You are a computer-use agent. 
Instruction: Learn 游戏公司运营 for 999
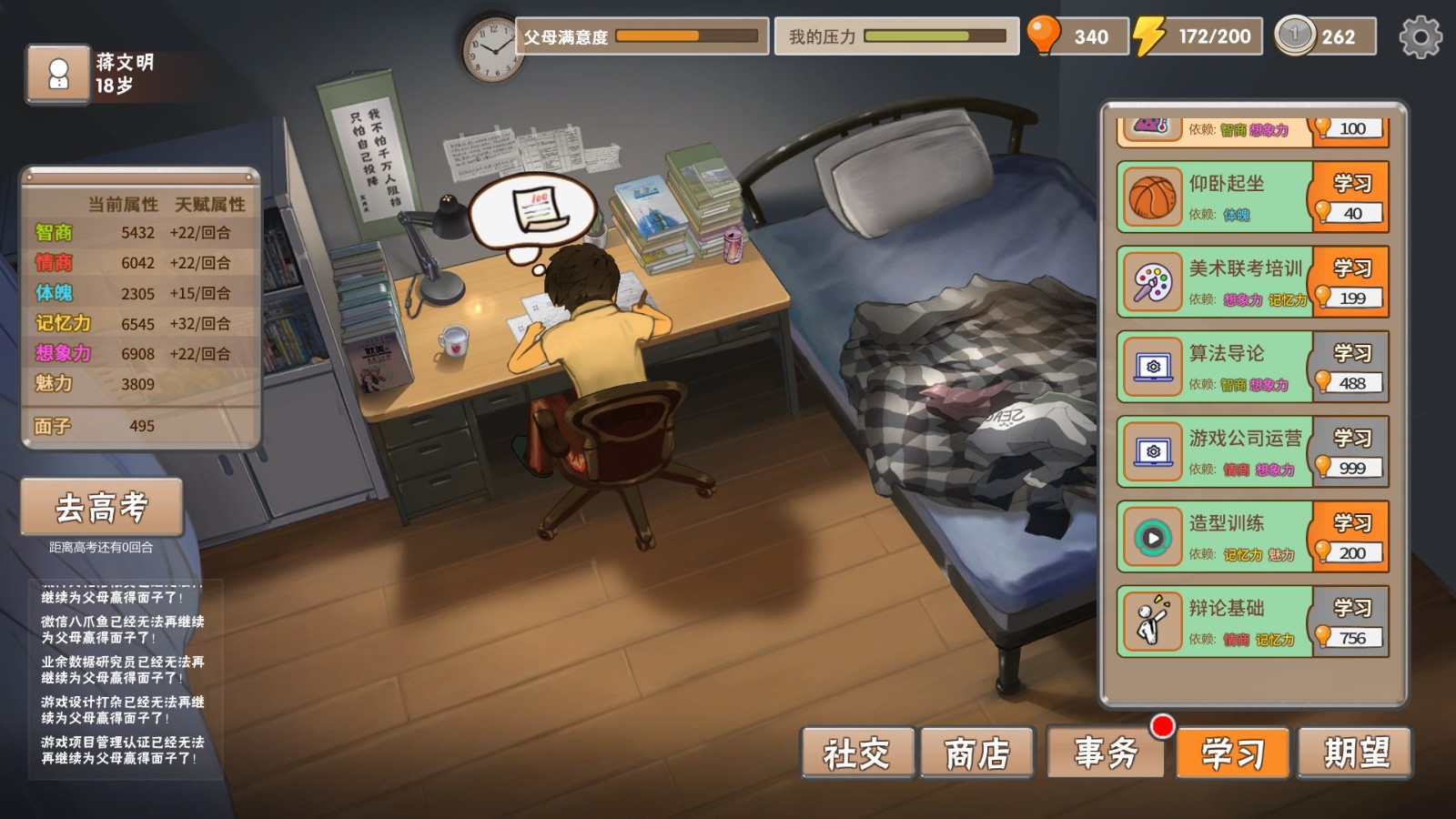point(1351,451)
